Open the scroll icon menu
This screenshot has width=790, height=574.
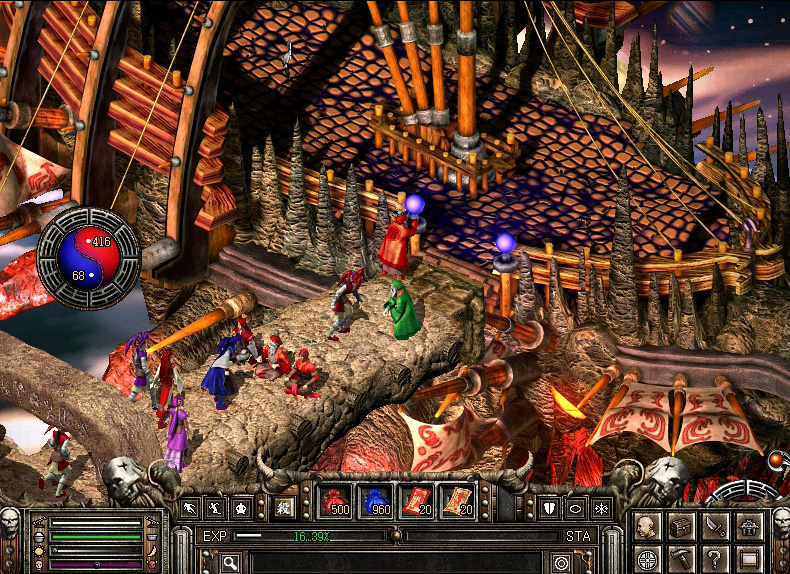[x=747, y=556]
